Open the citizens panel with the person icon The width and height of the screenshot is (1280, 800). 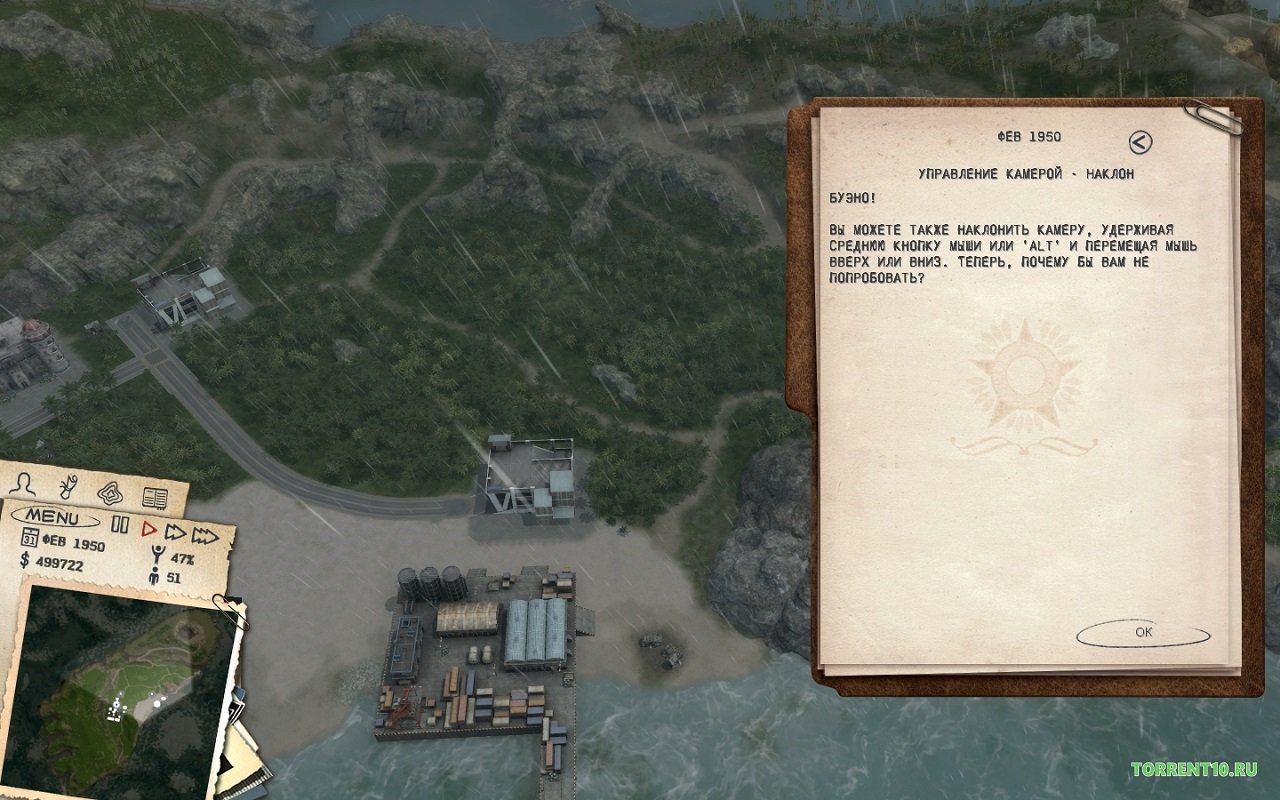[23, 486]
